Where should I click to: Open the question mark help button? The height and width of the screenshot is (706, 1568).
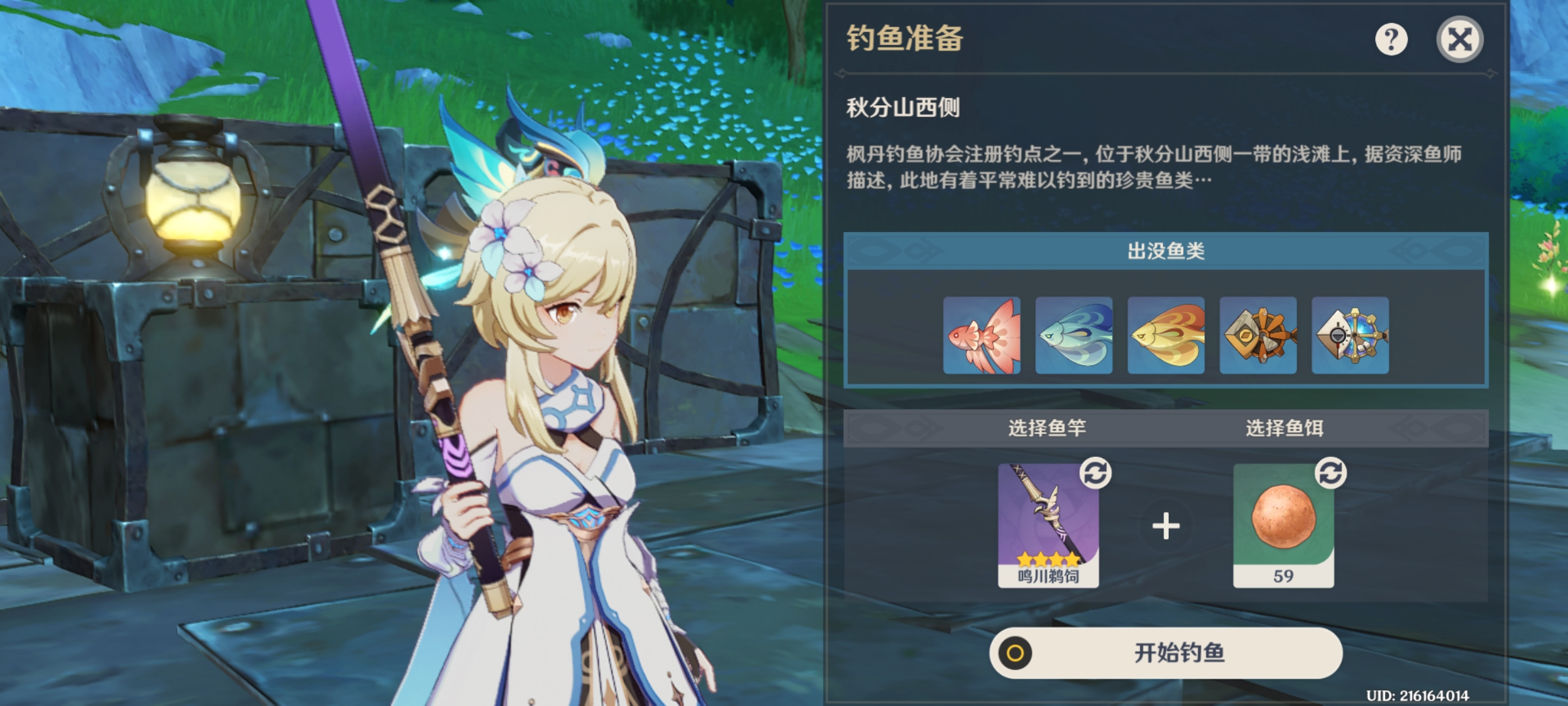pos(1391,40)
